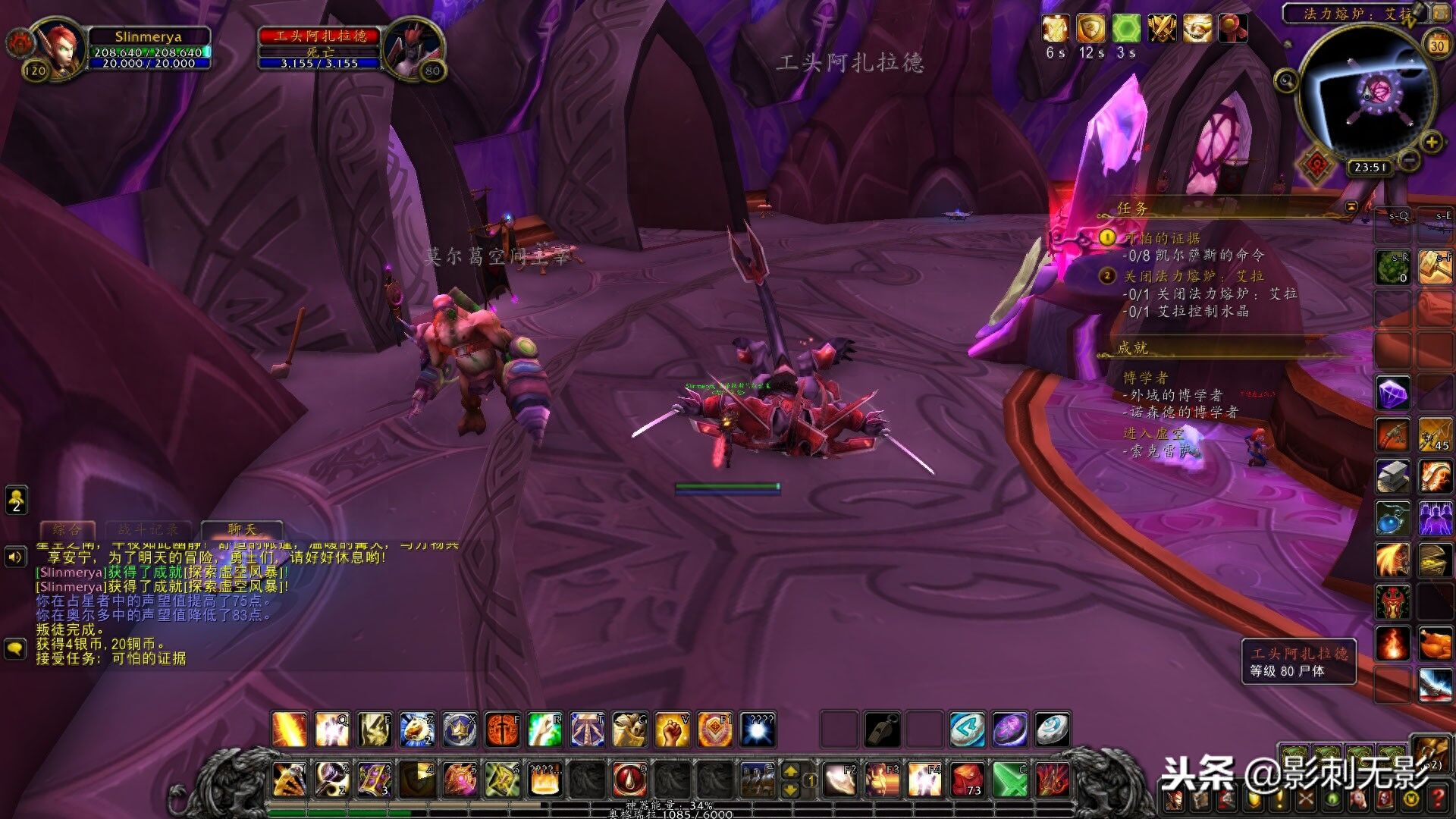The image size is (1456, 819).
Task: Select the 可怕的证据 quest in the tracker
Action: click(x=1162, y=238)
